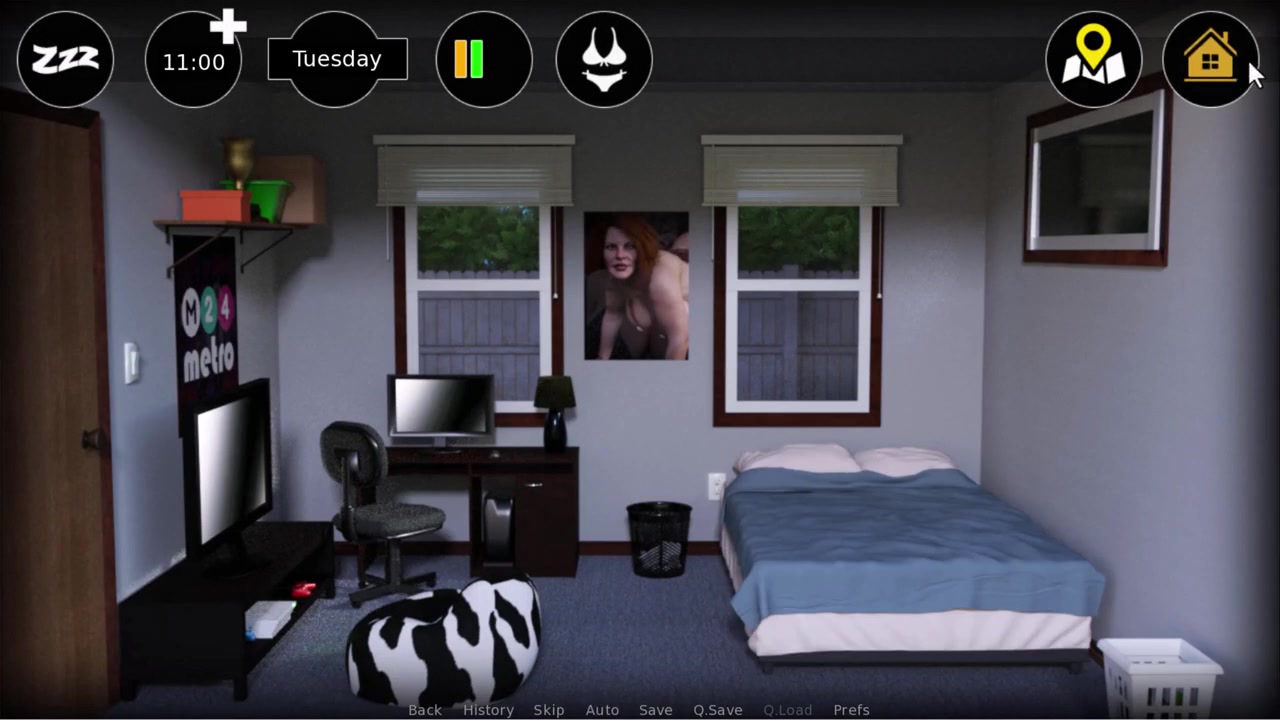Enable Auto advance
This screenshot has height=720, width=1280.
click(602, 710)
